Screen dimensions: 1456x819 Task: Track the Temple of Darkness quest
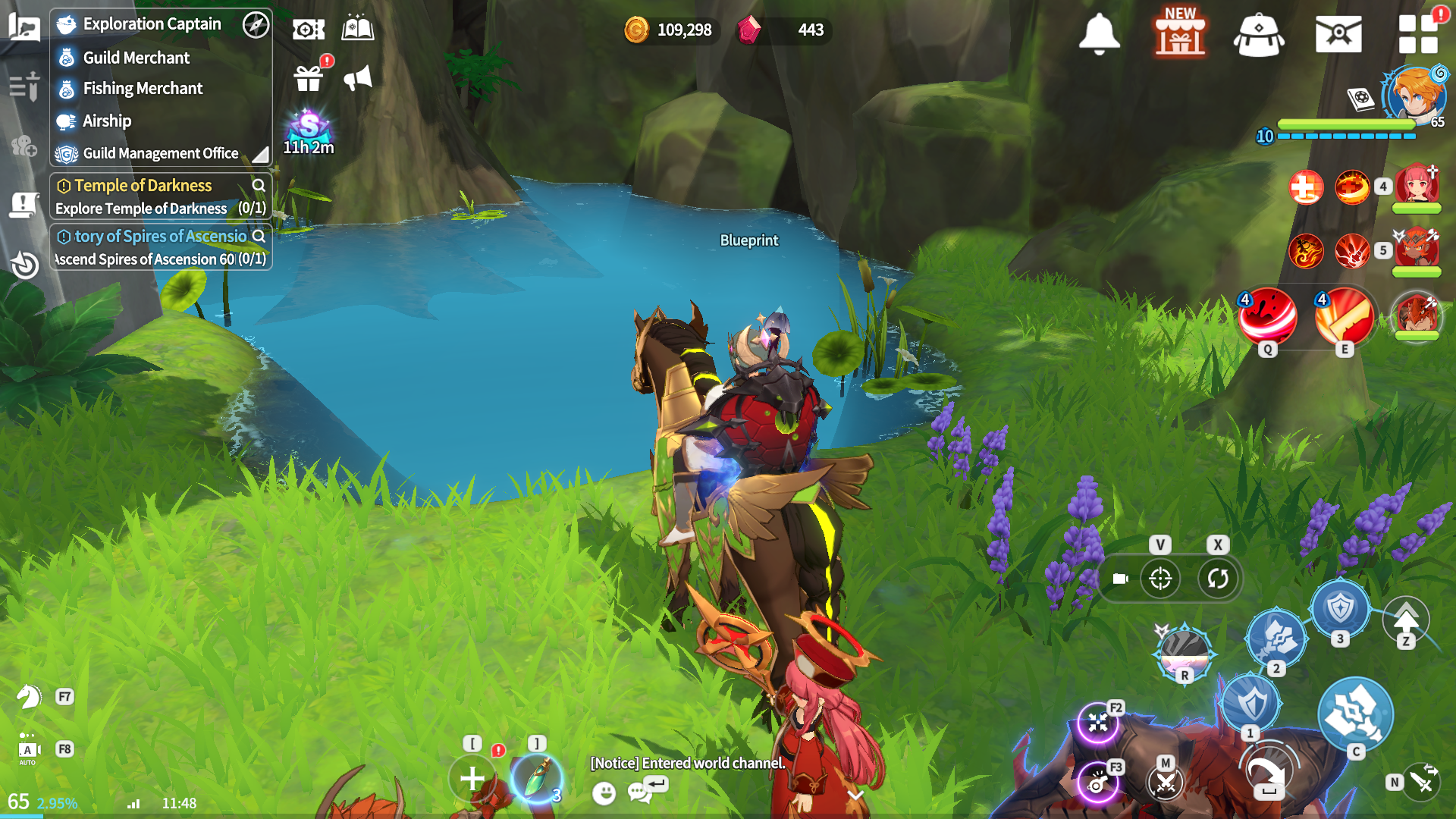coord(143,186)
